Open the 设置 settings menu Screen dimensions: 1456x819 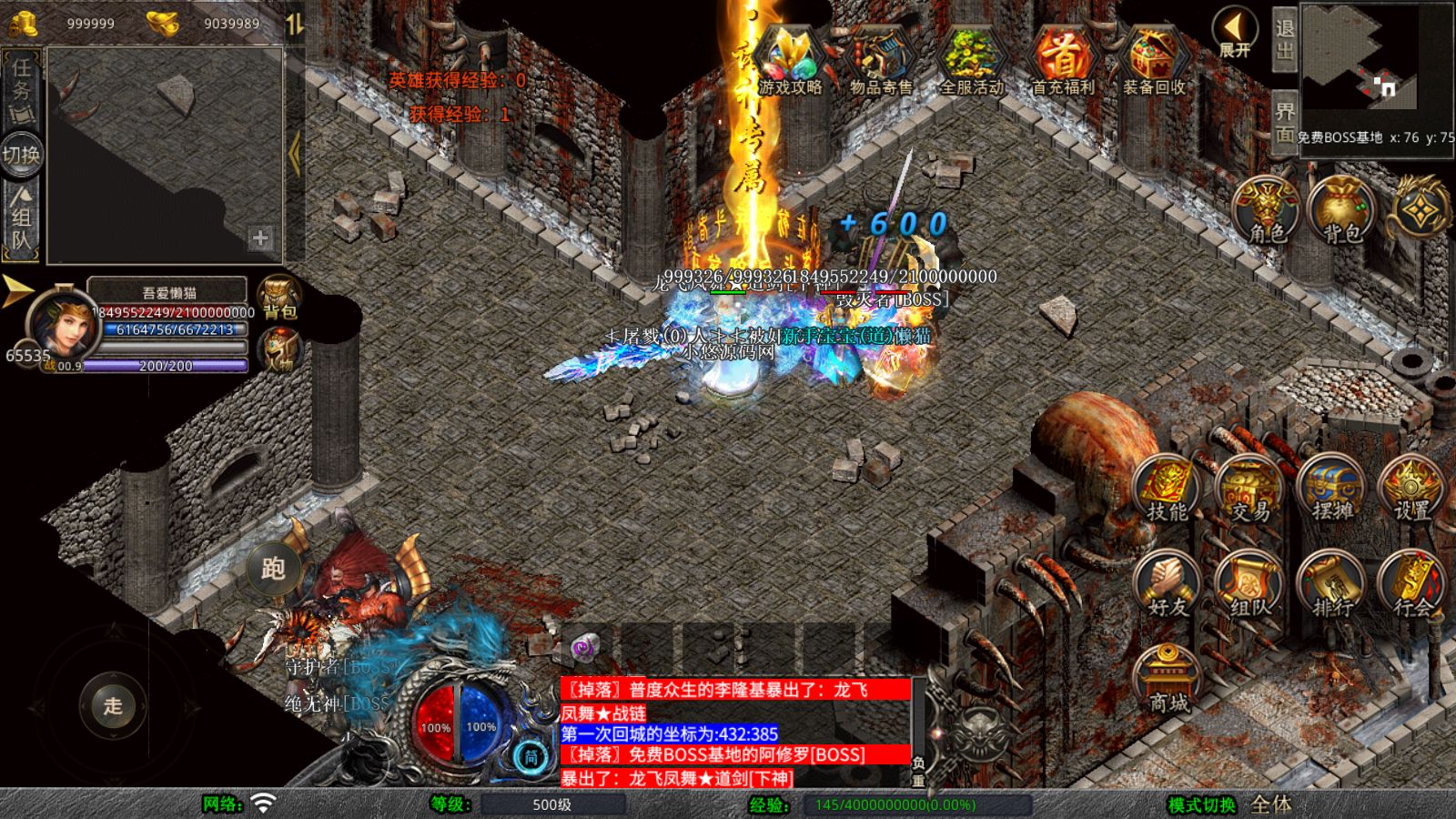click(x=1411, y=491)
